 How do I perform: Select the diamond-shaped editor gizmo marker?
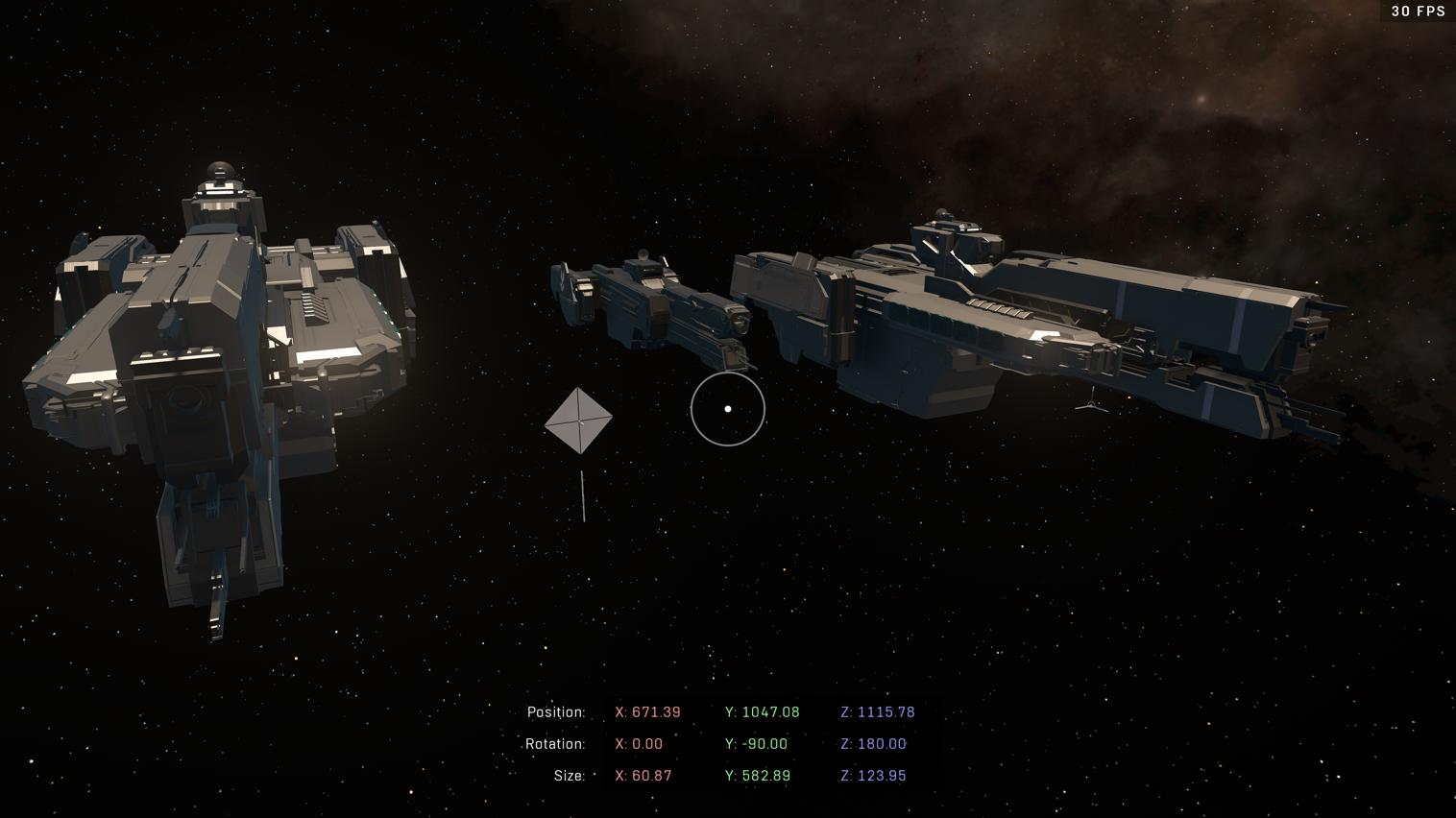tap(578, 421)
